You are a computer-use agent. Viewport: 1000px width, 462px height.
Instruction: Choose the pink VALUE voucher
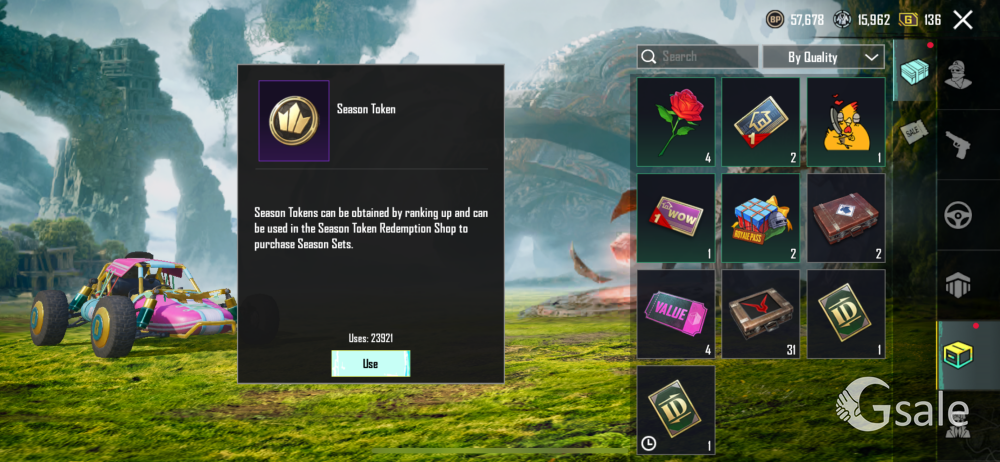click(x=676, y=313)
